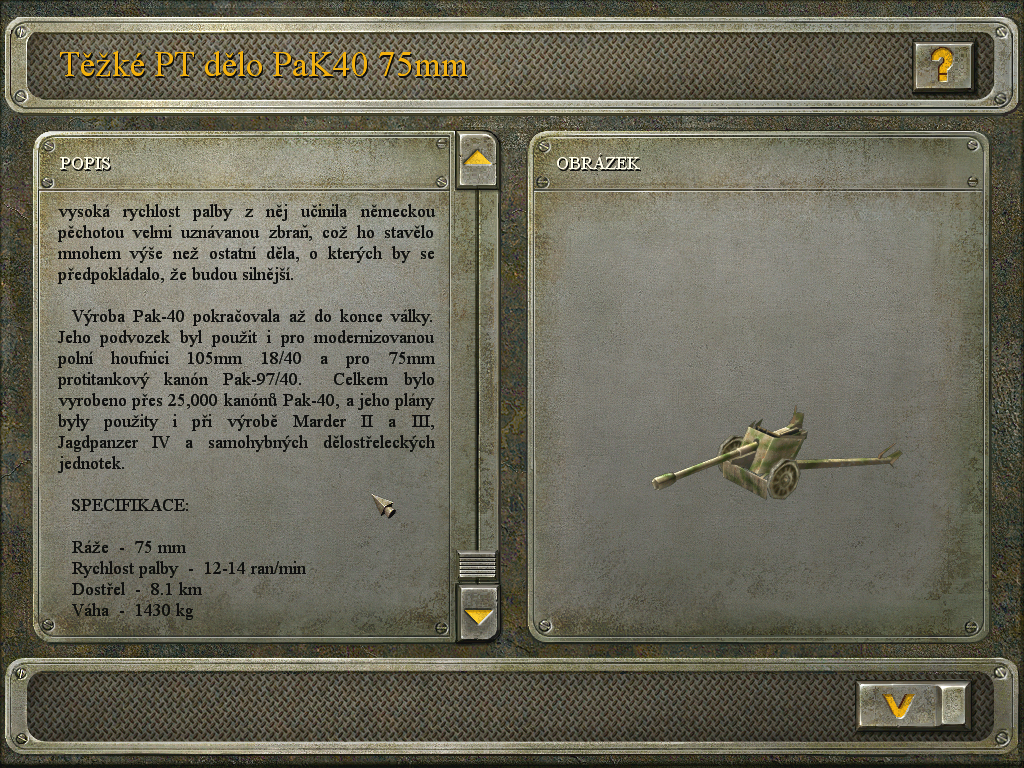Click the description scroll down arrow
The image size is (1024, 768).
point(477,612)
